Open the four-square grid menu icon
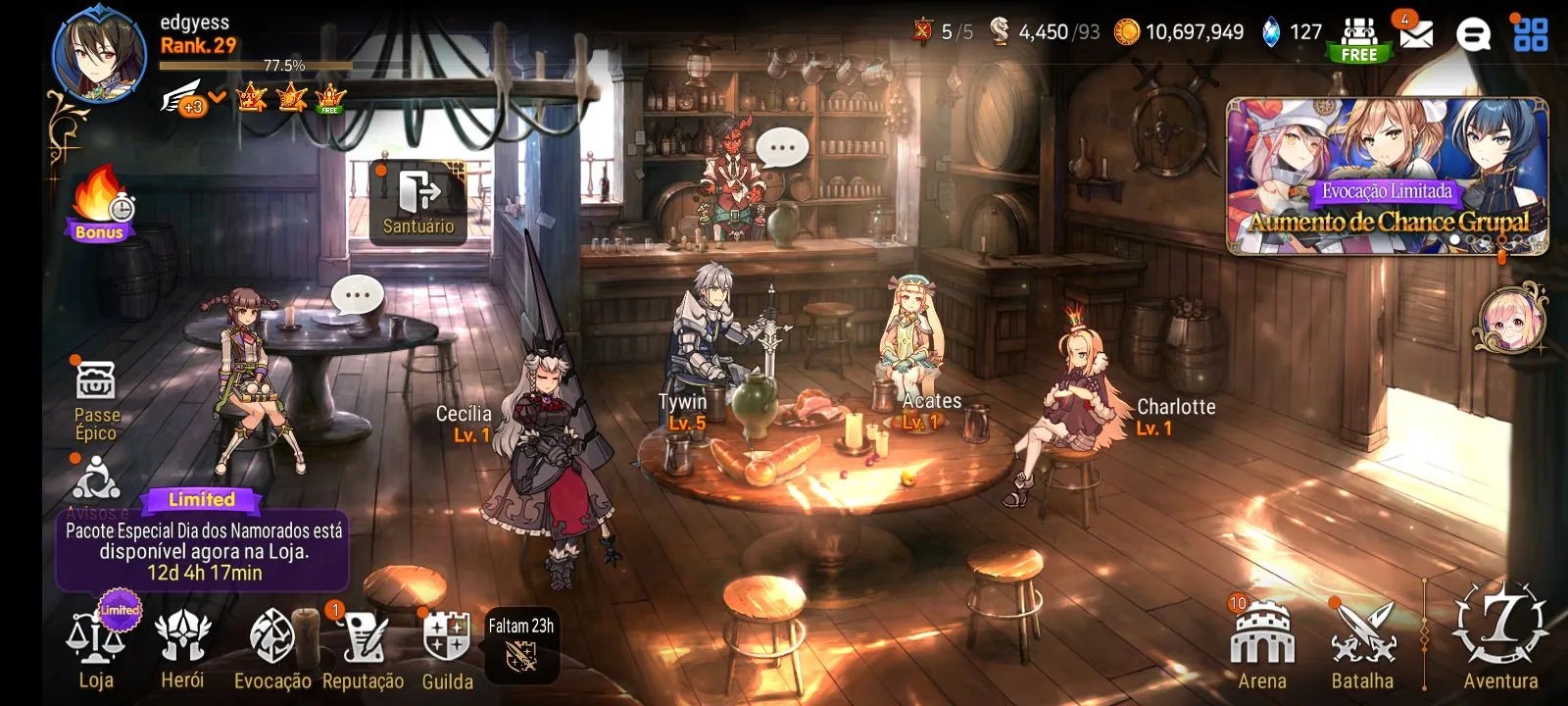The height and width of the screenshot is (706, 1568). (x=1531, y=34)
